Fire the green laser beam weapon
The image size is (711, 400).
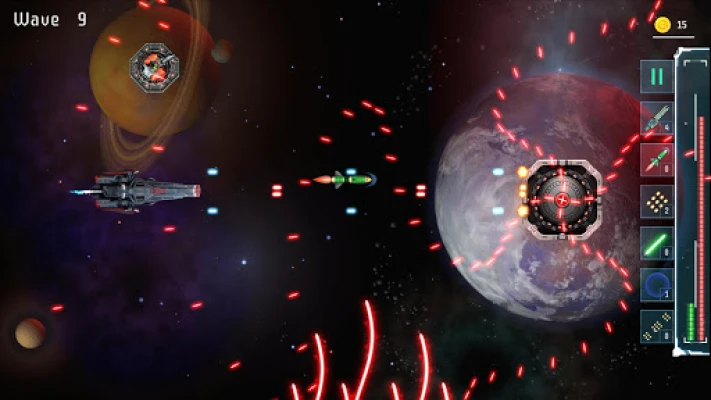[x=657, y=243]
